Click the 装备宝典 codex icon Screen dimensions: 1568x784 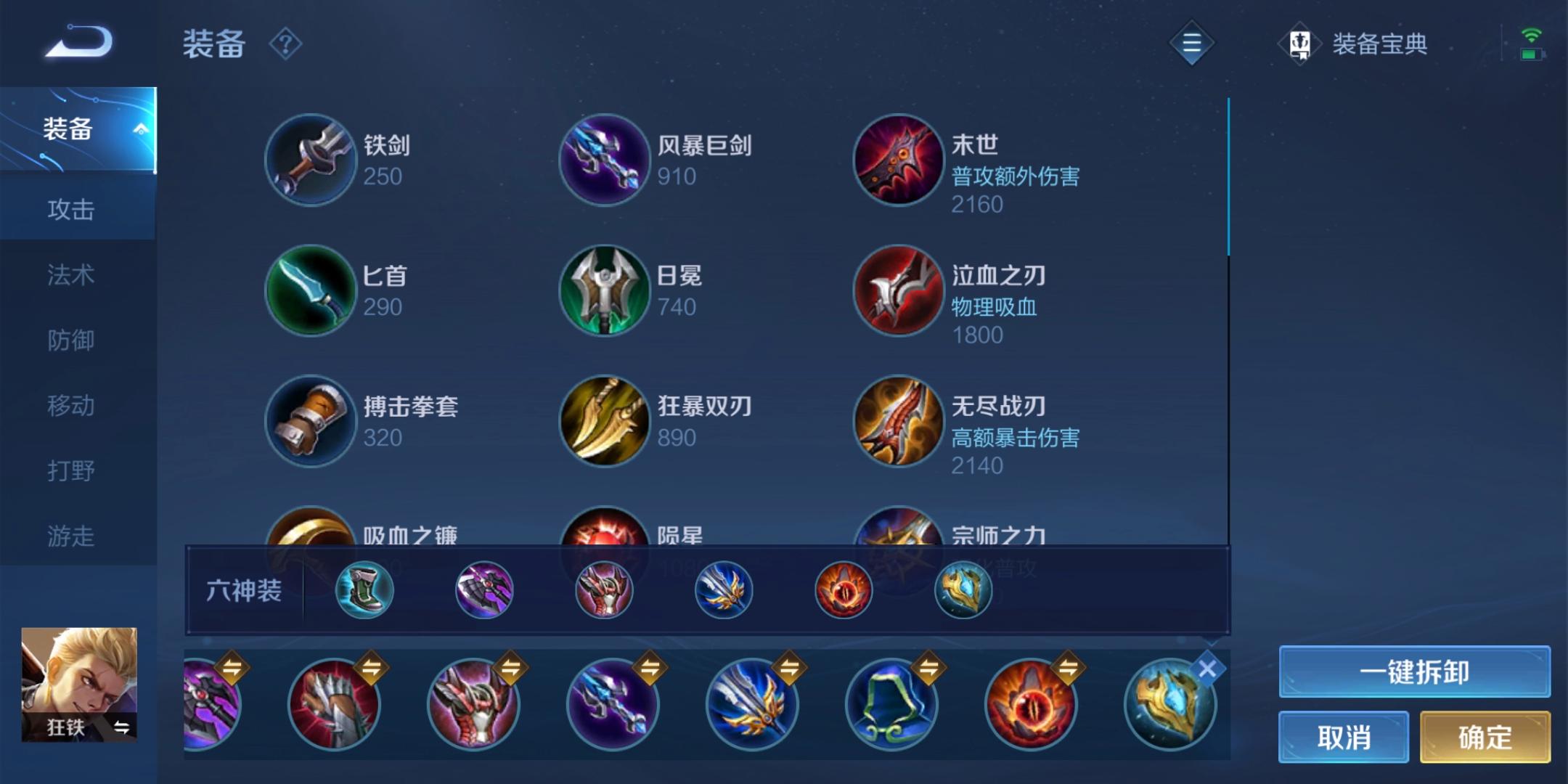(1301, 44)
